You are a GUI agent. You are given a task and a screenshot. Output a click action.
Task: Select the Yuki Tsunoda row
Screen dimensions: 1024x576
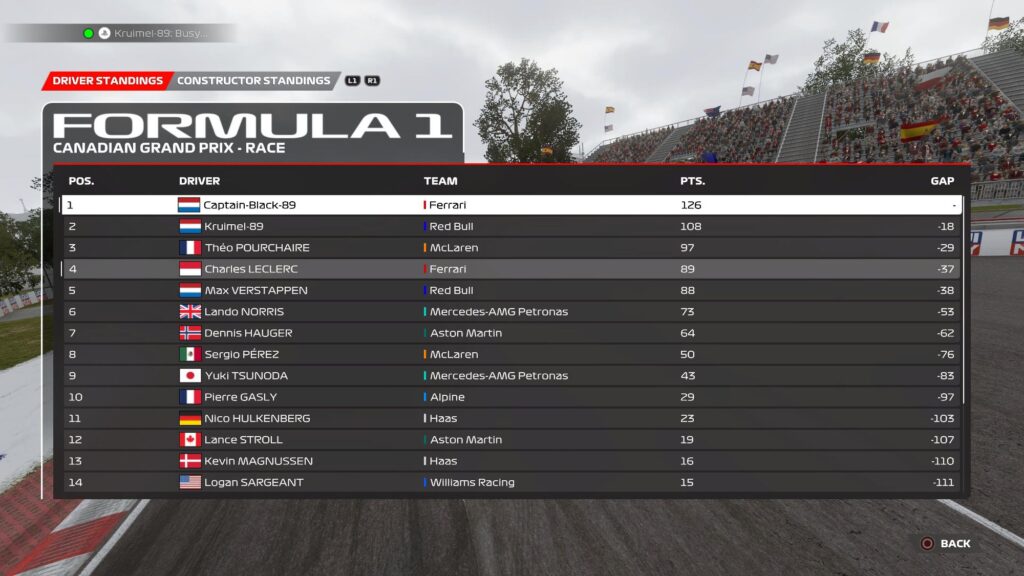pyautogui.click(x=510, y=376)
